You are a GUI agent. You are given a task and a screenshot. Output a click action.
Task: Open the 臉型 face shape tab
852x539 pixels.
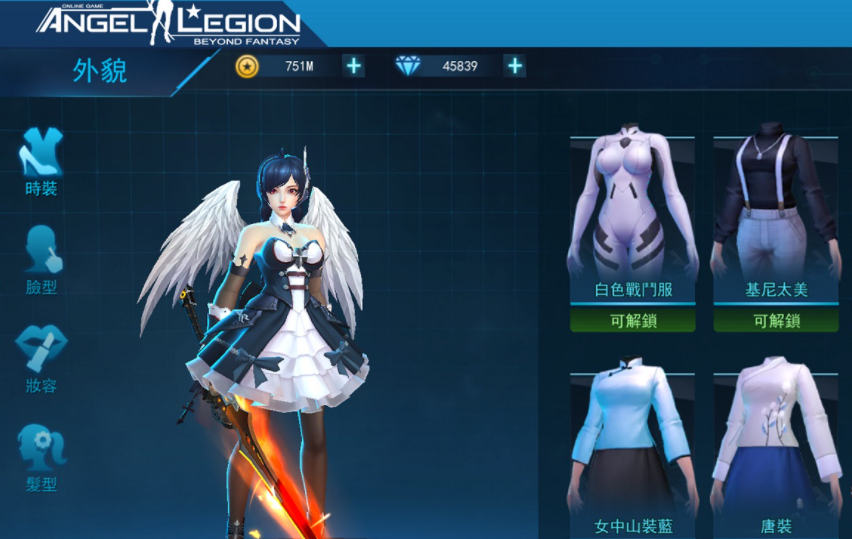[41, 258]
